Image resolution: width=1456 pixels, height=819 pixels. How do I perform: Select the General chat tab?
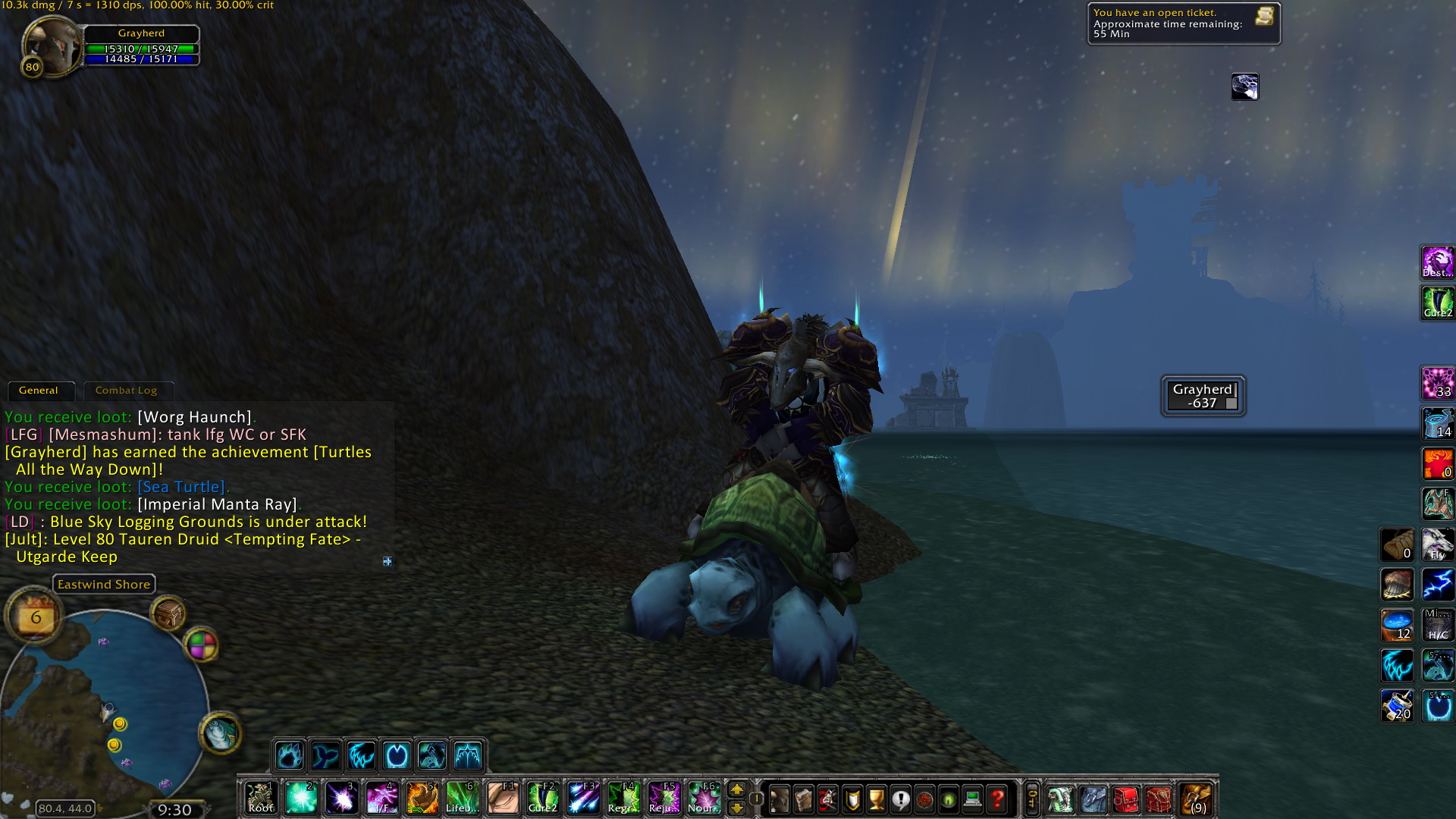coord(39,391)
